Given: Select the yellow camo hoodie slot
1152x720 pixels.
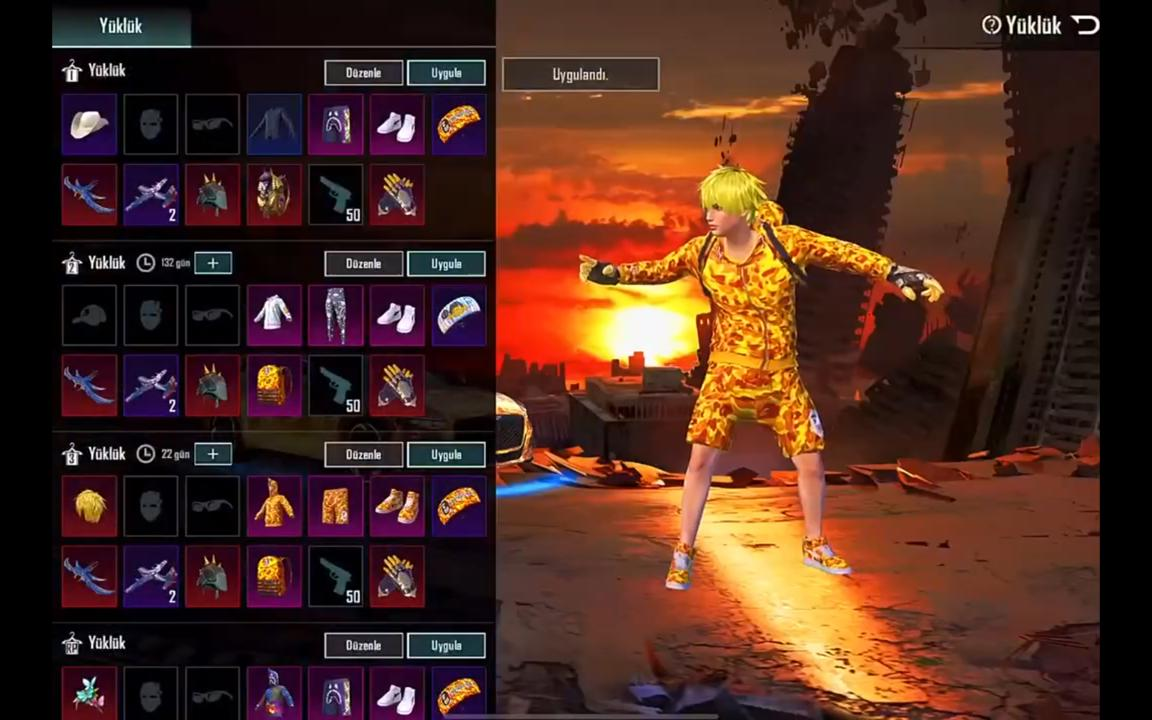Looking at the screenshot, I should click(274, 506).
